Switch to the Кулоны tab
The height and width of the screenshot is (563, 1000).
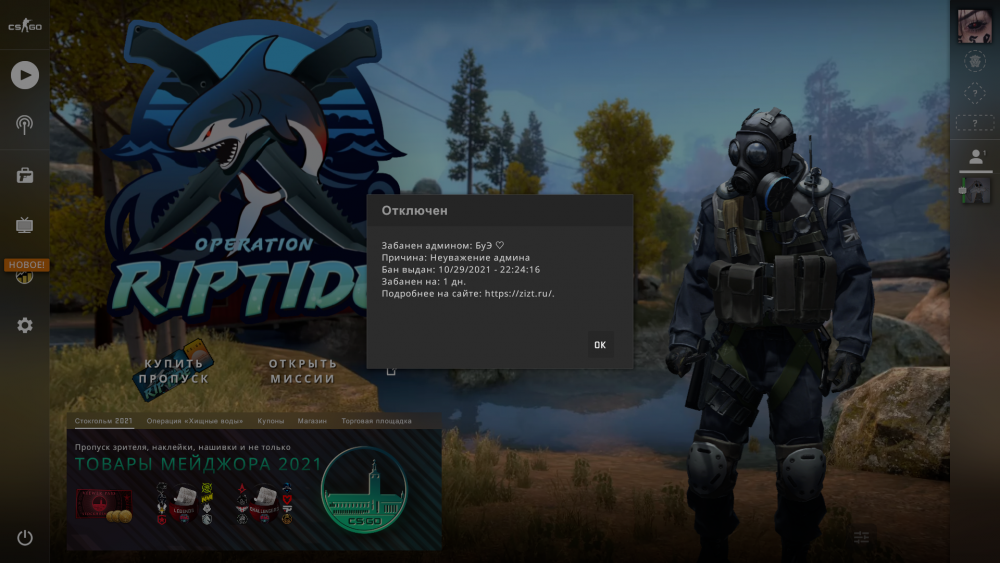click(x=270, y=421)
